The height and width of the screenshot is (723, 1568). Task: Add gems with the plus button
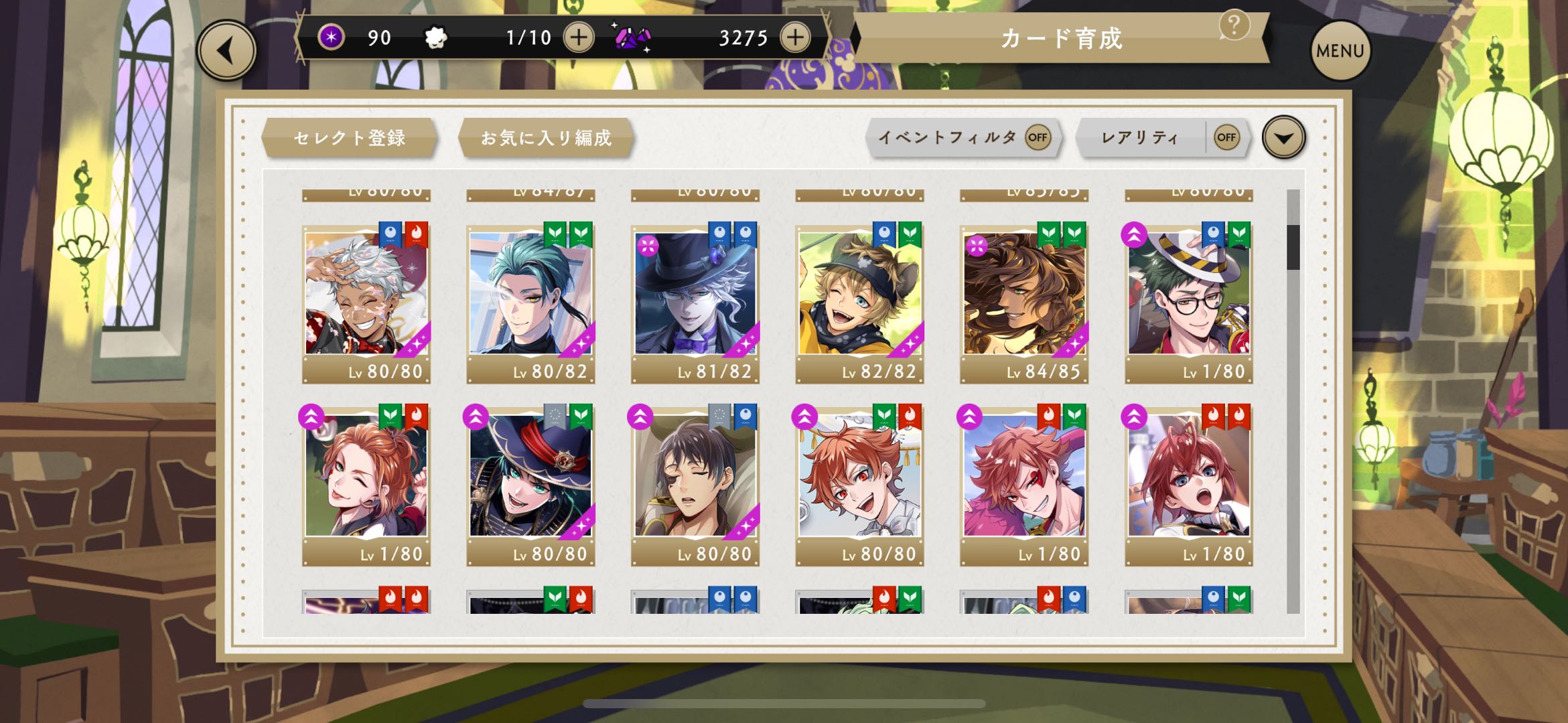click(795, 37)
